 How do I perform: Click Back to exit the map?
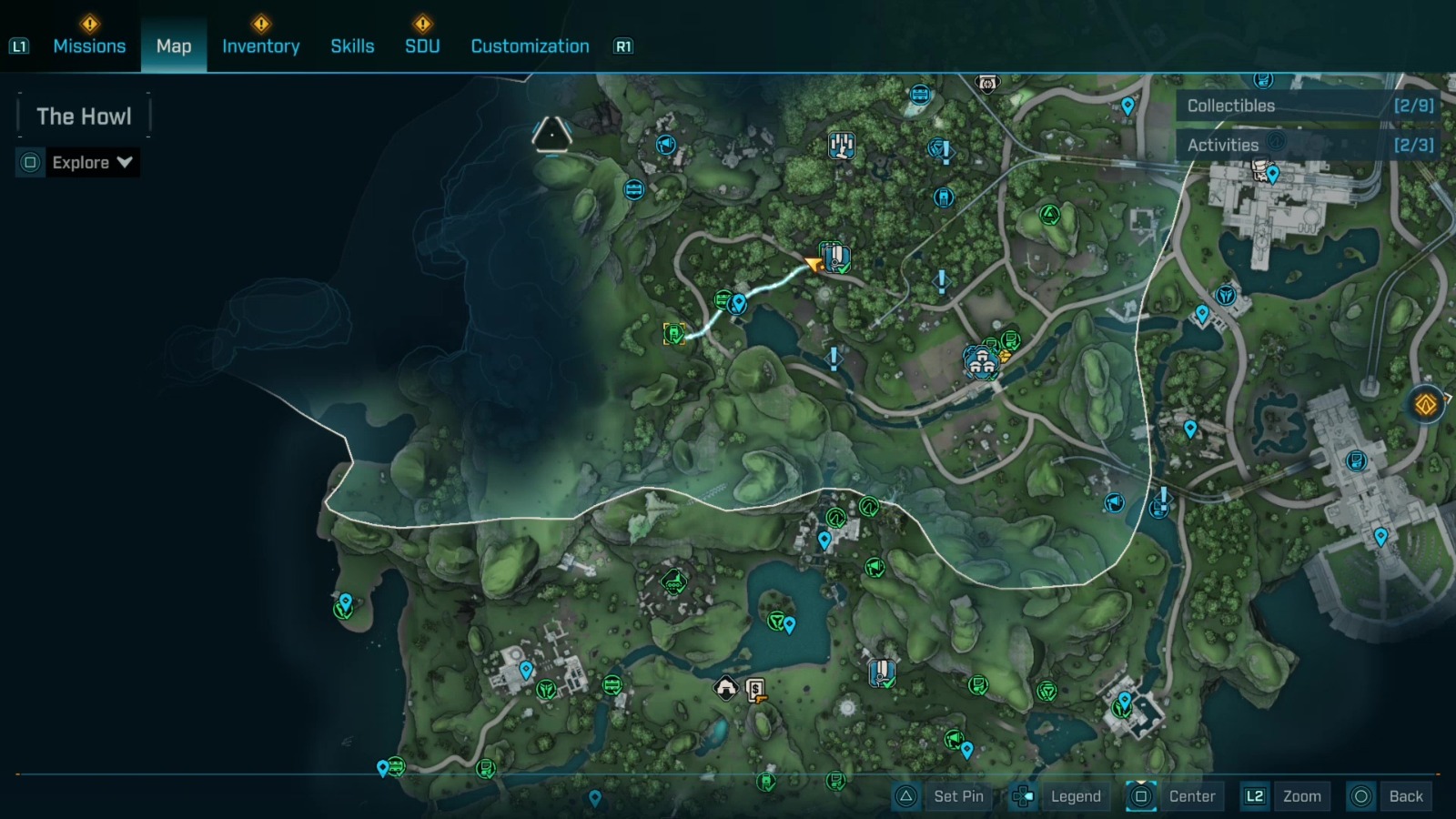tap(1405, 795)
